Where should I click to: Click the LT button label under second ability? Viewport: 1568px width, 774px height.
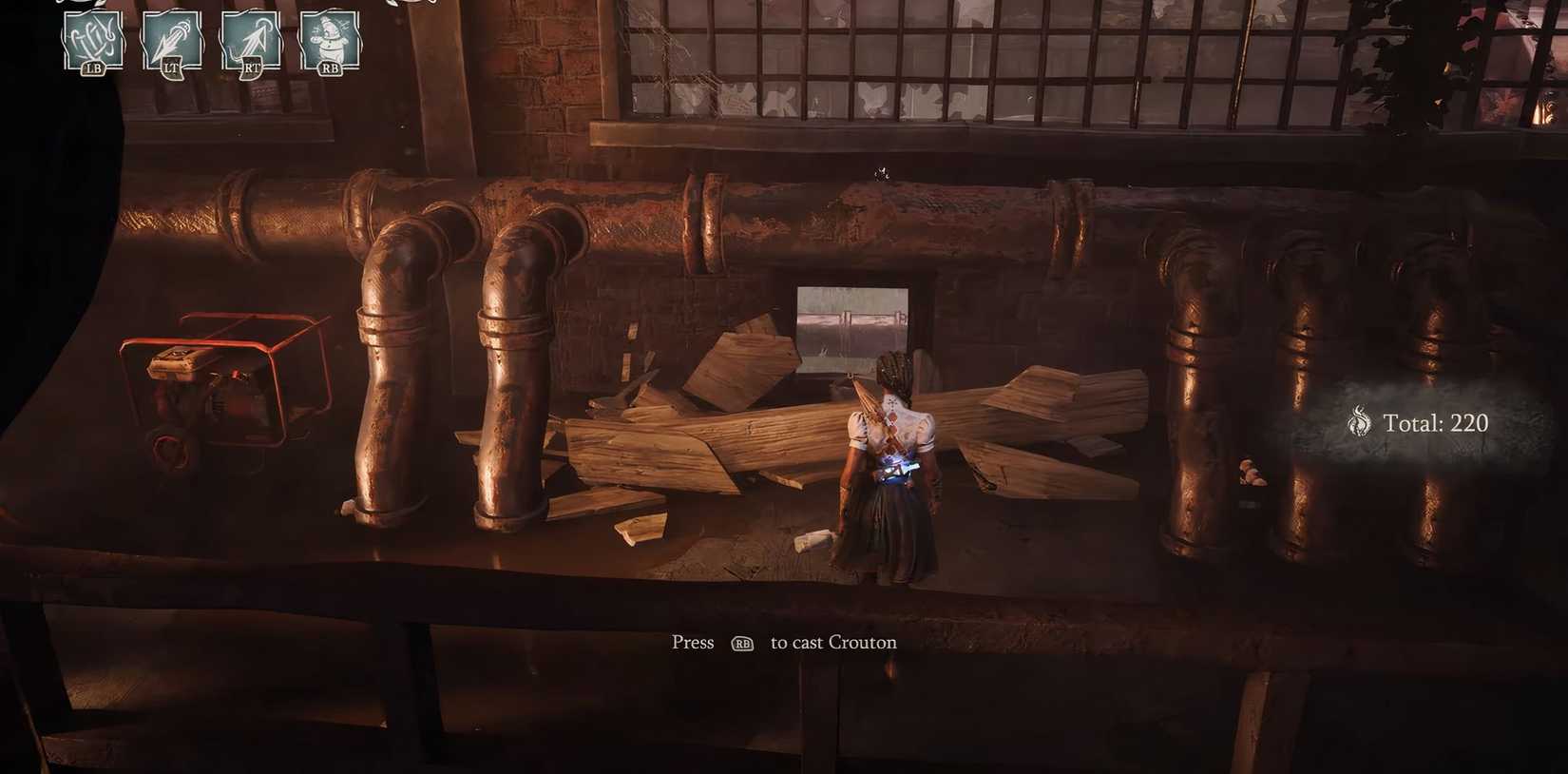tap(171, 68)
